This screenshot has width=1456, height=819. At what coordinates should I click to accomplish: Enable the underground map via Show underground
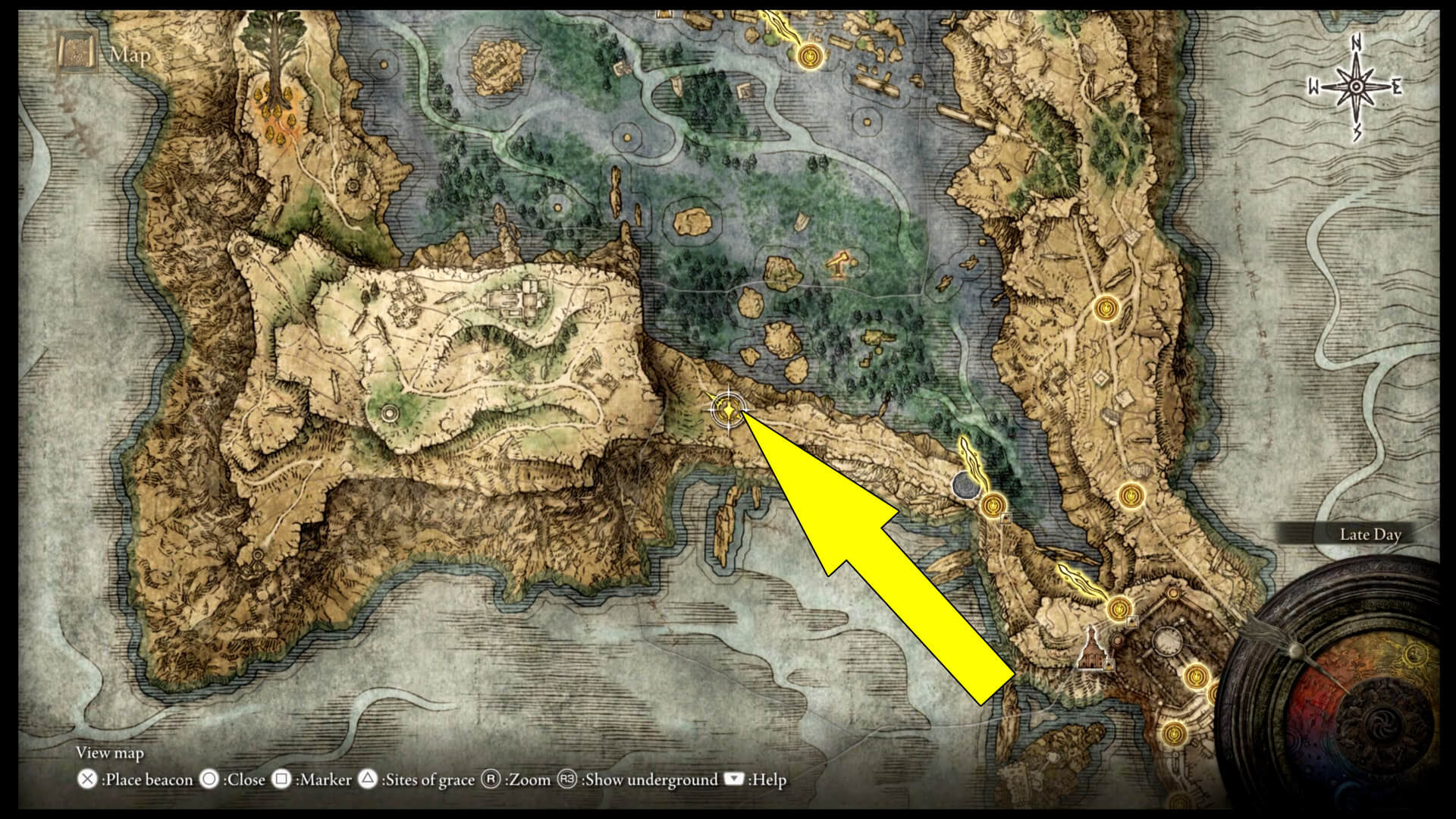coord(567,780)
